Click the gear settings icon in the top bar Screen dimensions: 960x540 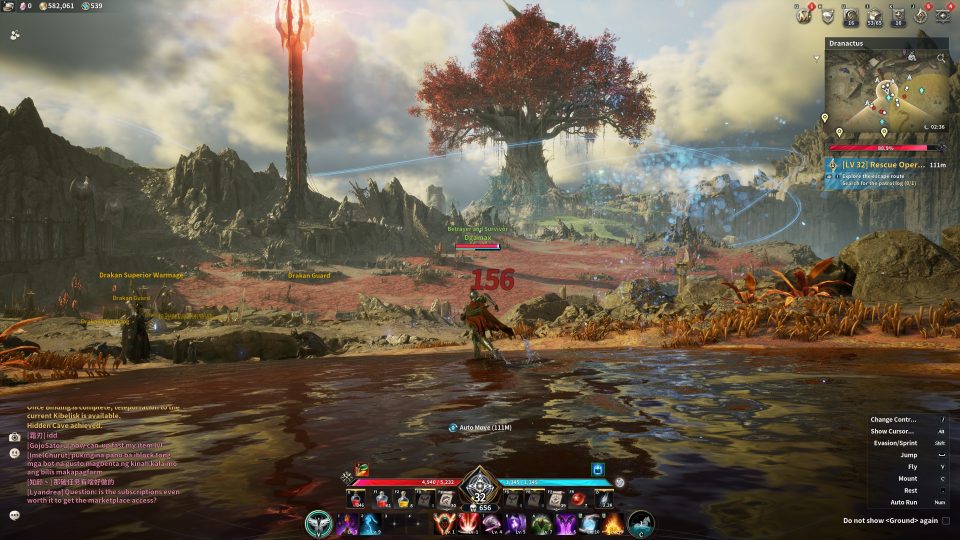coord(945,16)
